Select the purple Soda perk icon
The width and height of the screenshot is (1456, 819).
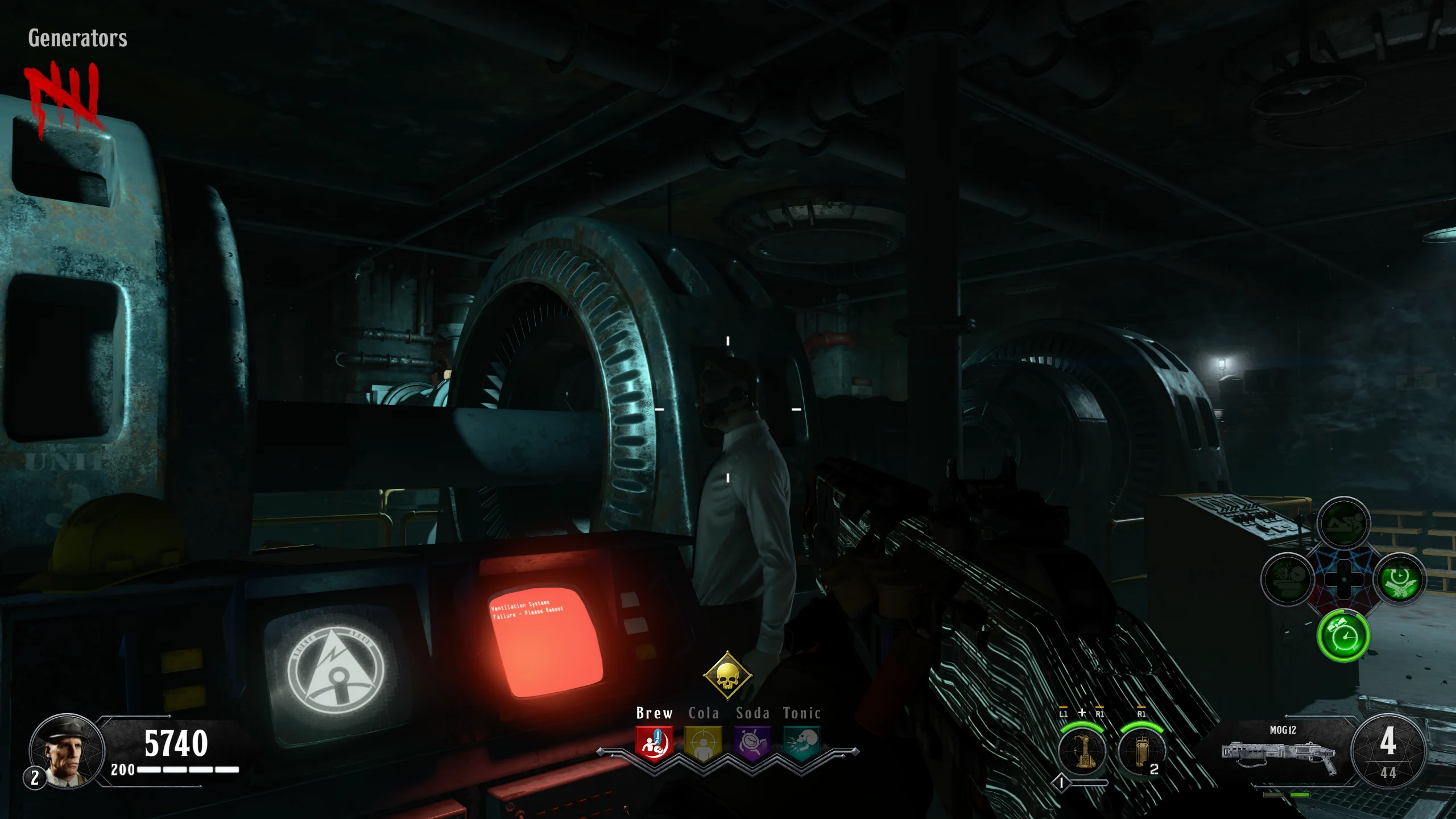(752, 743)
